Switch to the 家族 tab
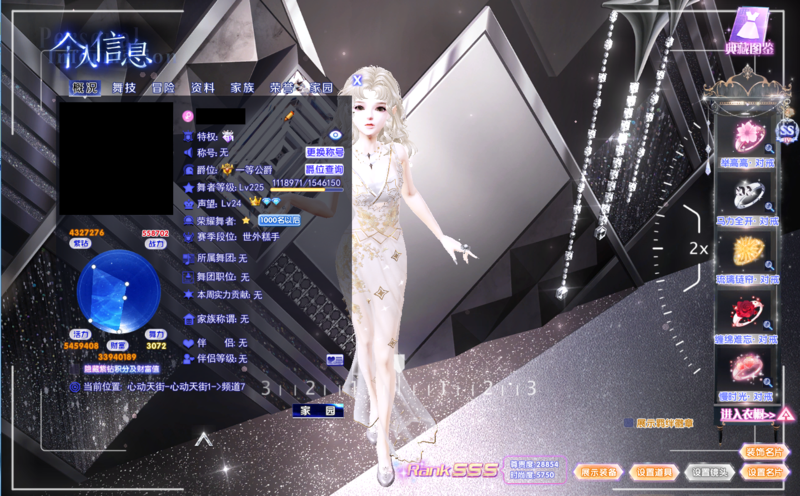Viewport: 800px width, 496px height. [242, 88]
